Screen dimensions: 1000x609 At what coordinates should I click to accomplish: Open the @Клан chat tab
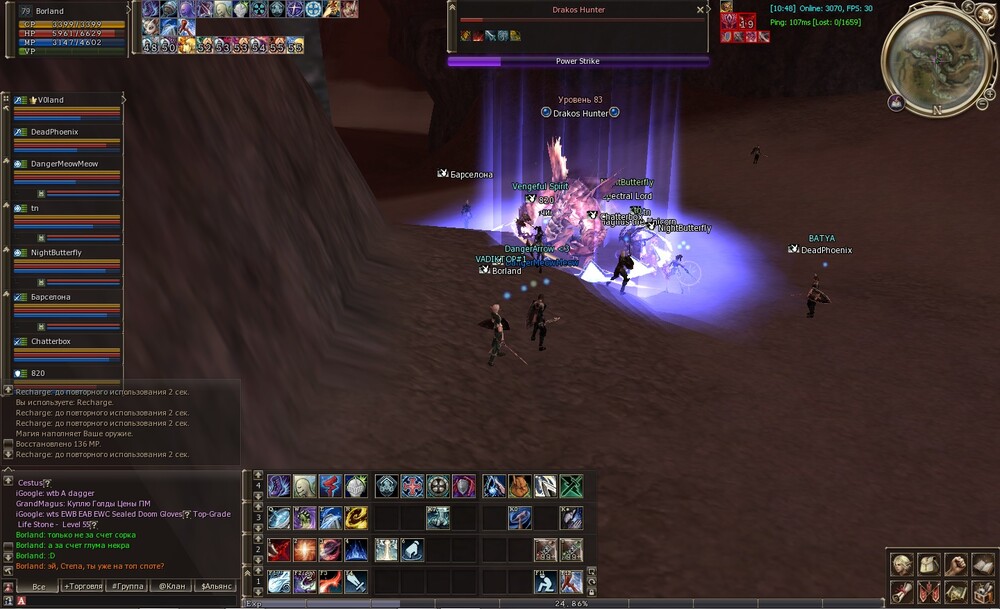click(172, 586)
